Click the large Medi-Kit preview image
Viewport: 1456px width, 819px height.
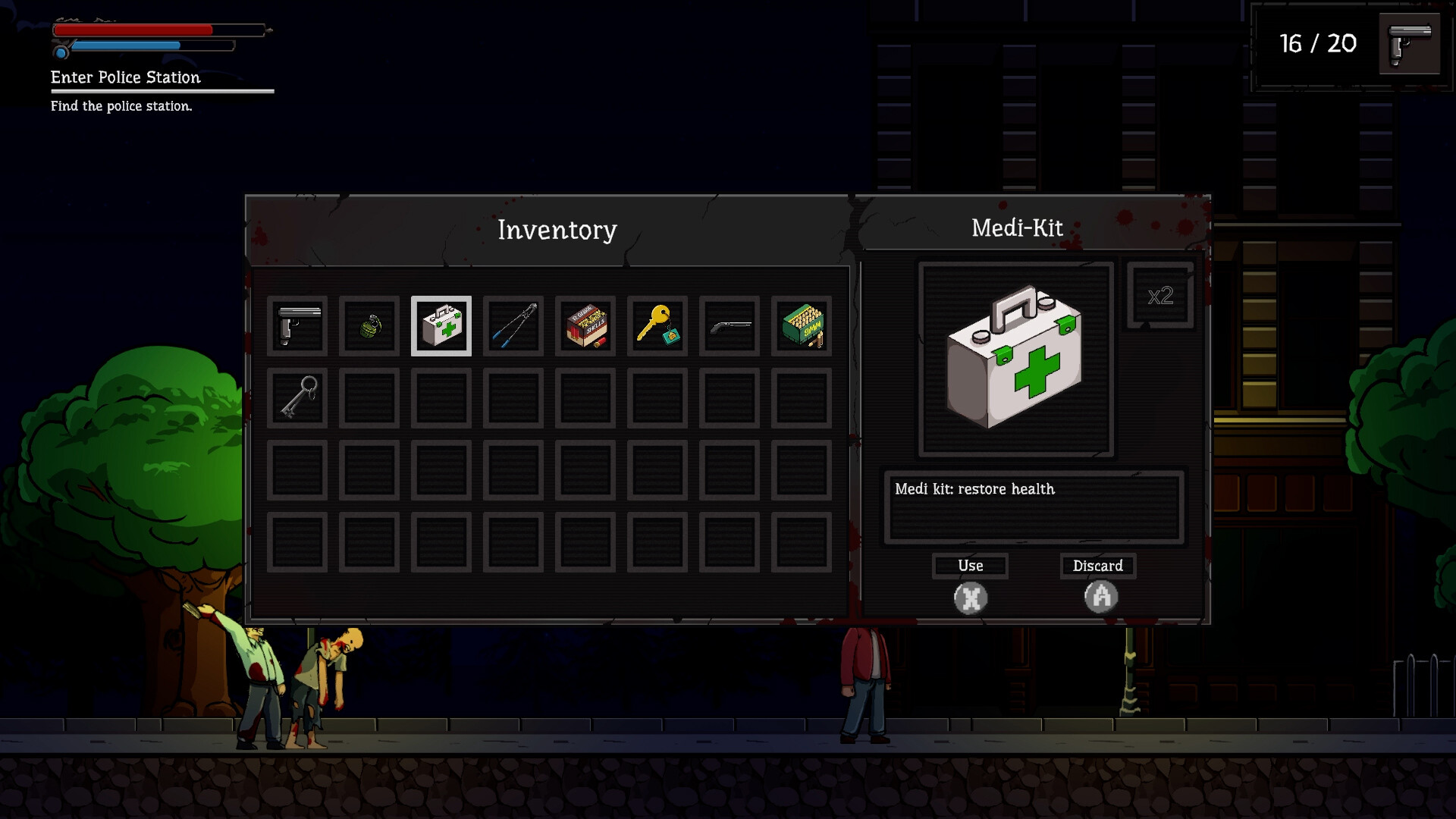click(x=1015, y=359)
